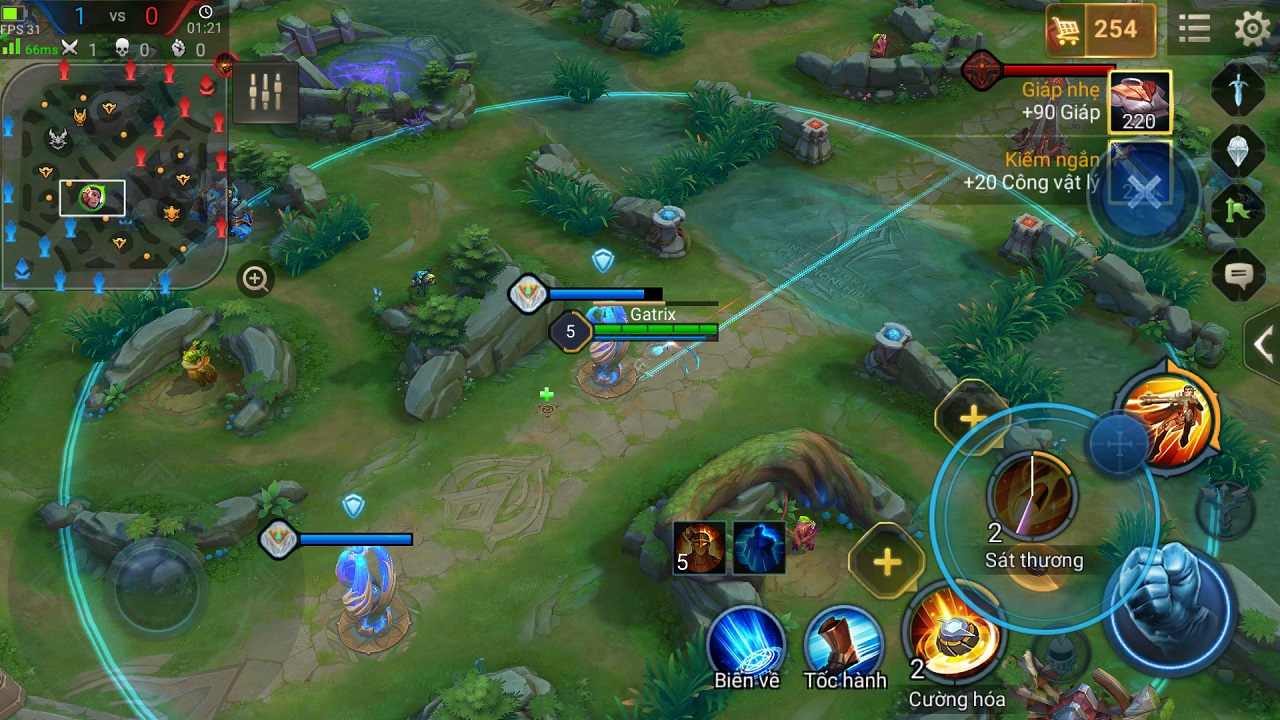Open the in-game shop cart
1280x720 pixels.
1068,30
